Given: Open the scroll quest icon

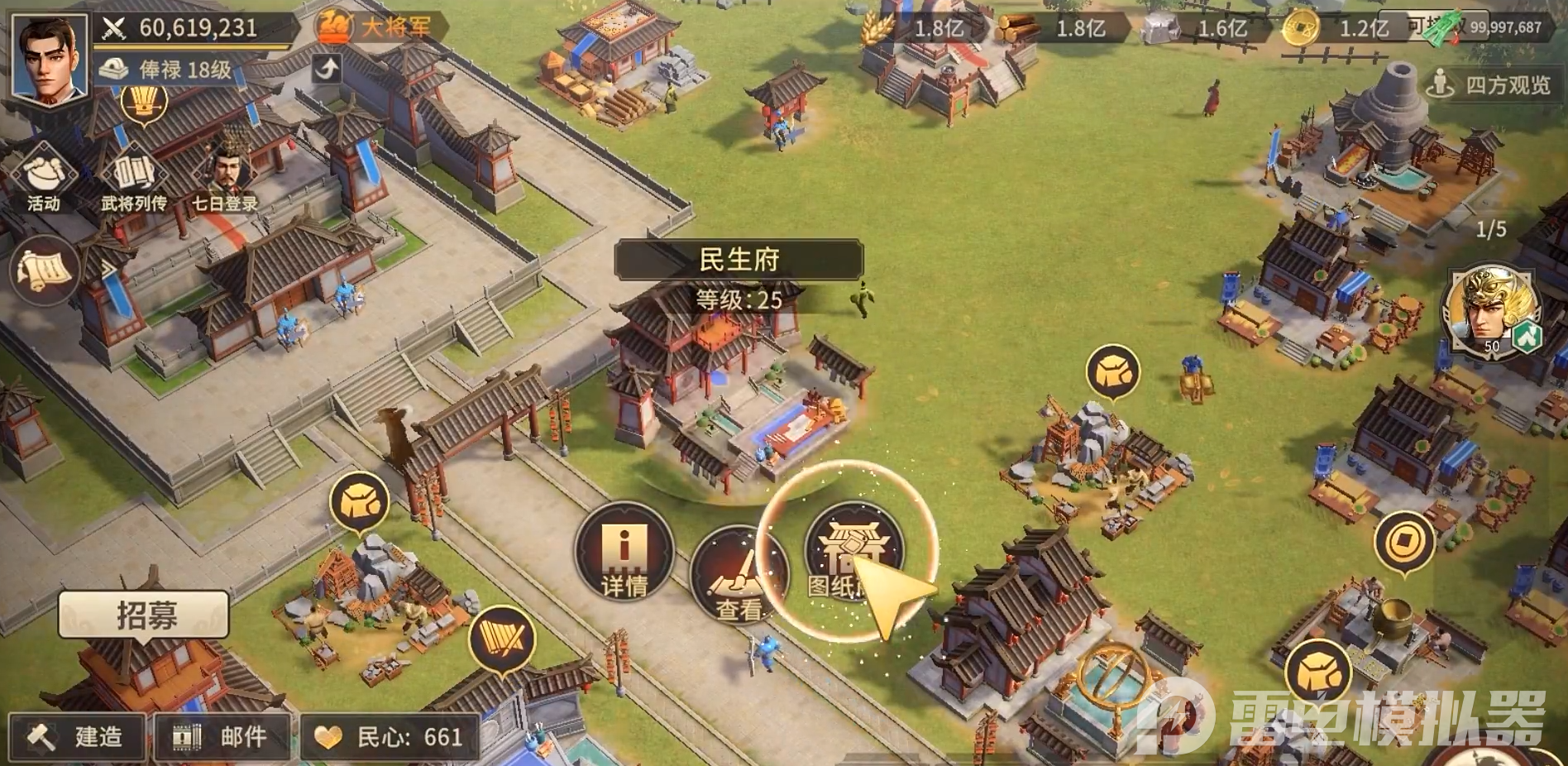Looking at the screenshot, I should (x=44, y=270).
